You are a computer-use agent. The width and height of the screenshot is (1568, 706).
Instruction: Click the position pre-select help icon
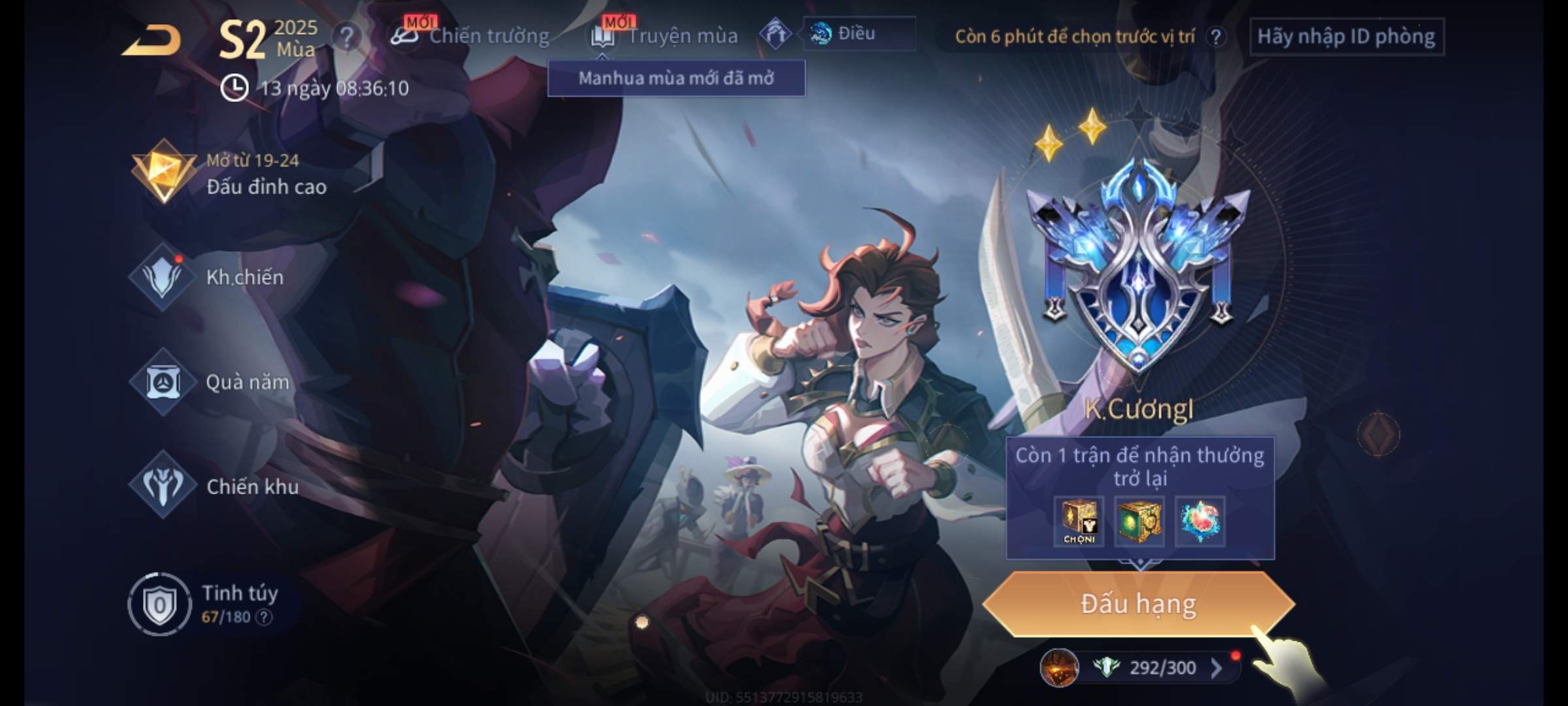point(1216,37)
